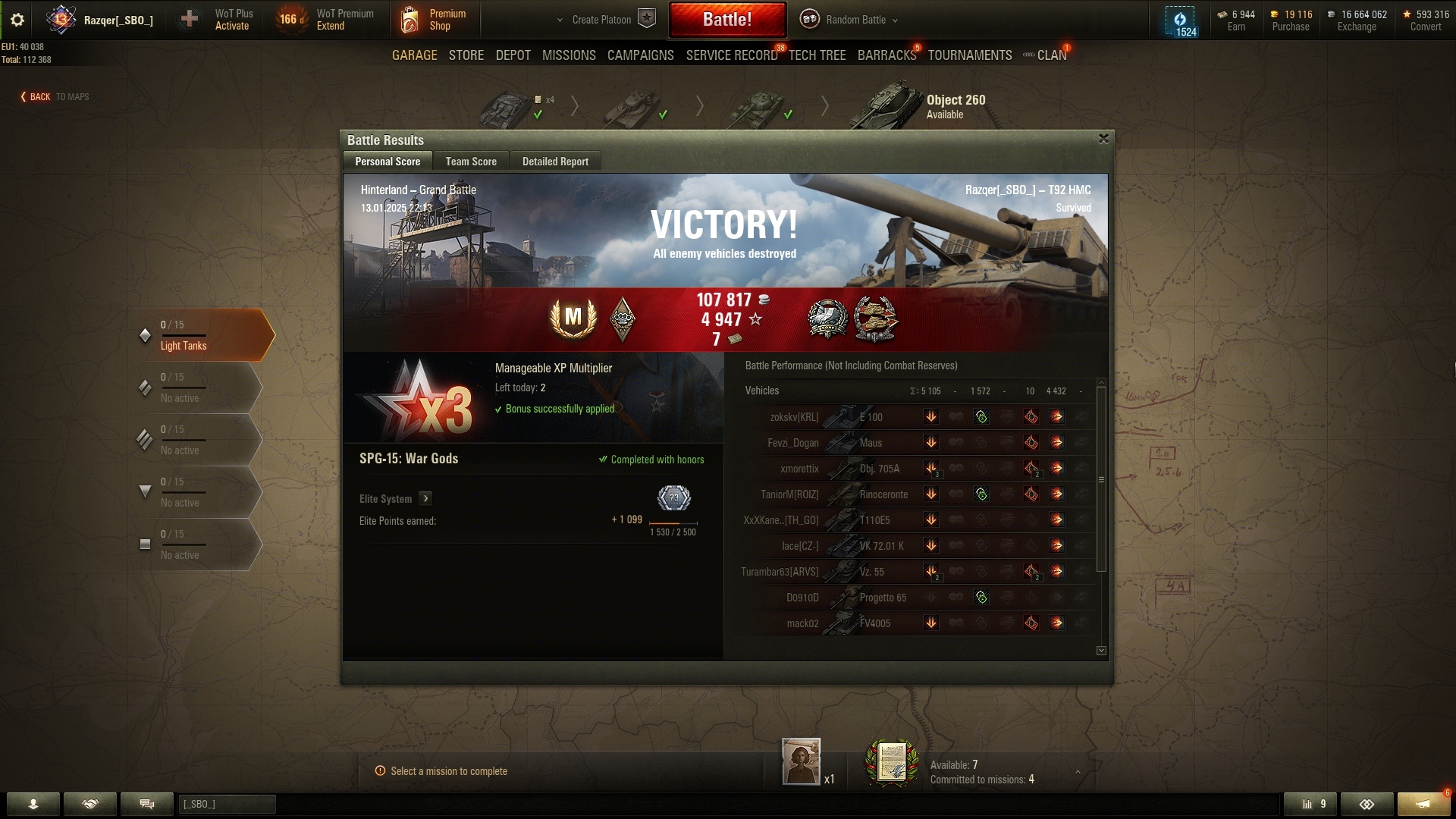The image size is (1456, 819).
Task: Switch to the Team Score tab
Action: pos(471,162)
